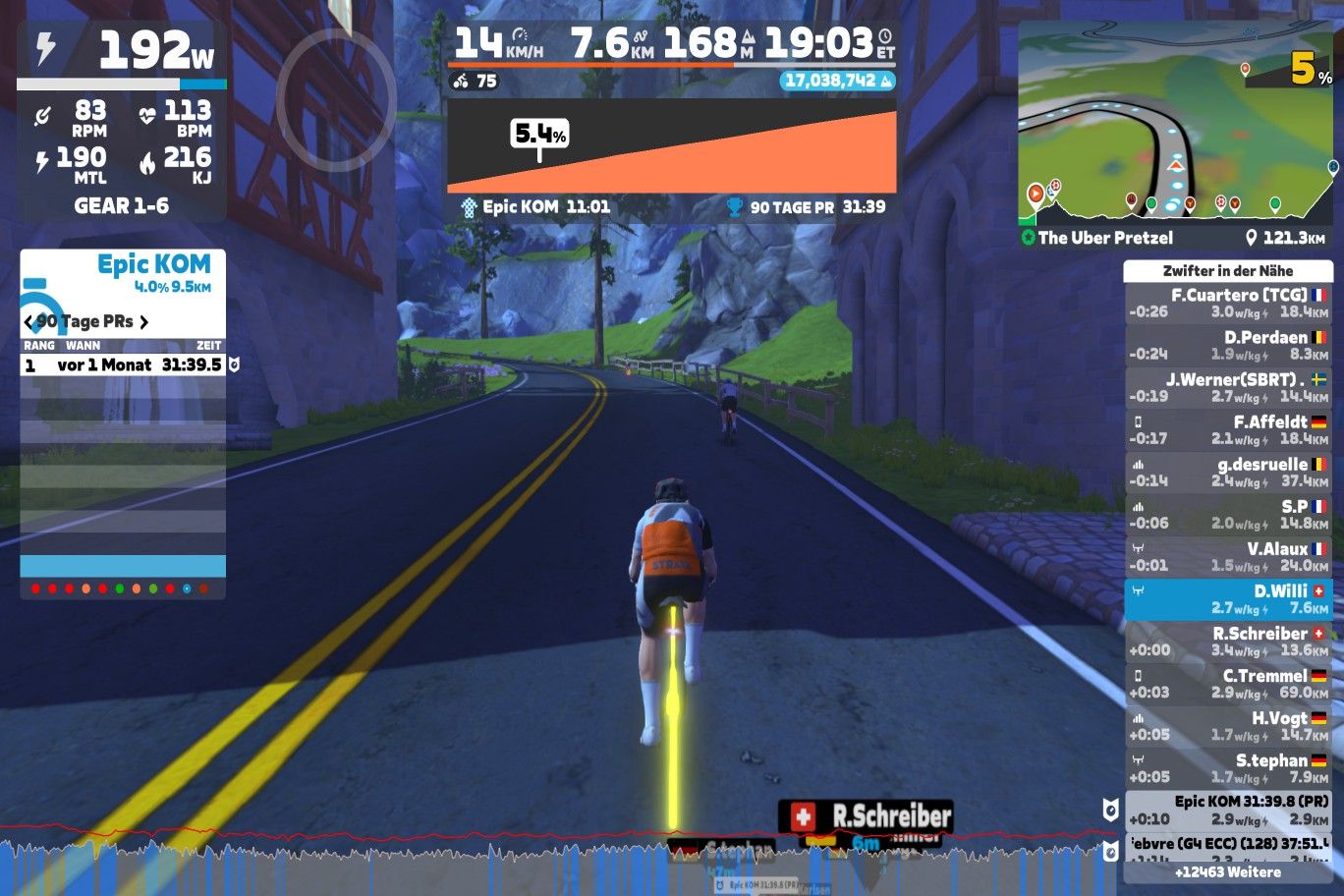Select F.Cuartero (TCG) in nearby riders
Screen dimensions: 1344x896
pos(1228,303)
